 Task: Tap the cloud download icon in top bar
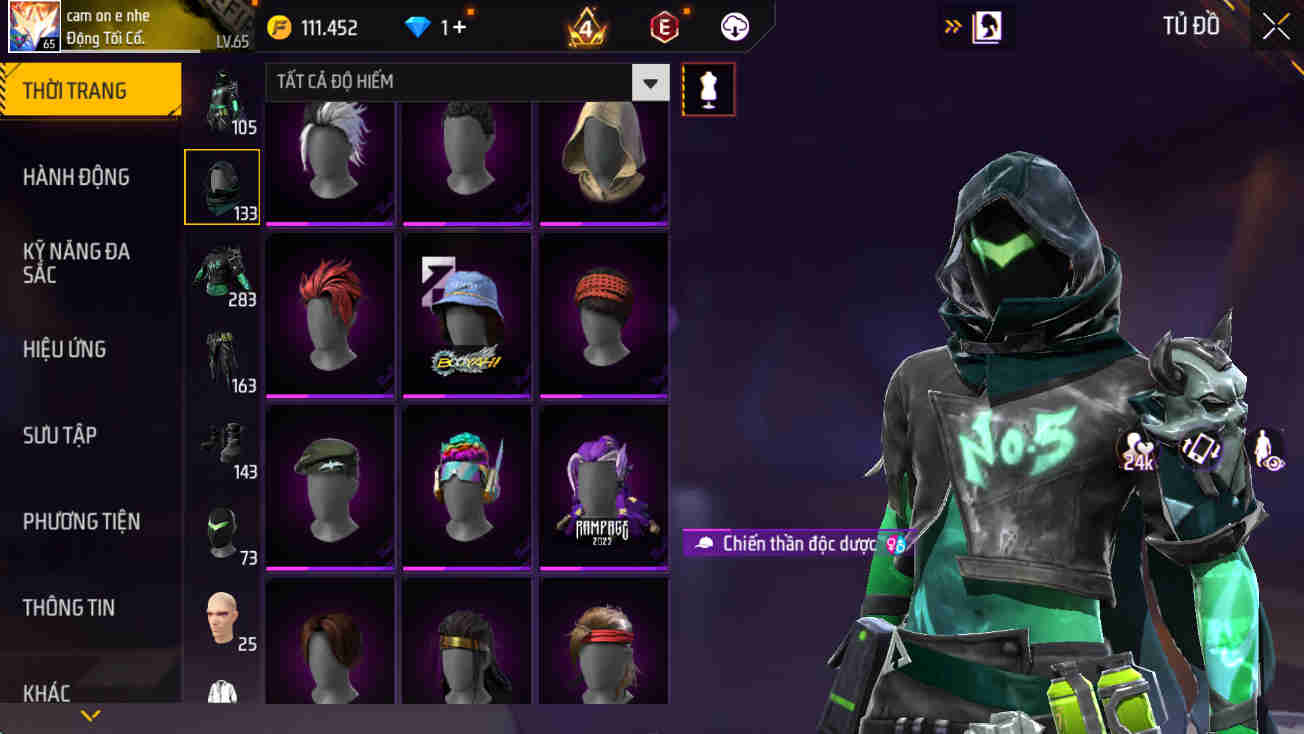coord(736,27)
